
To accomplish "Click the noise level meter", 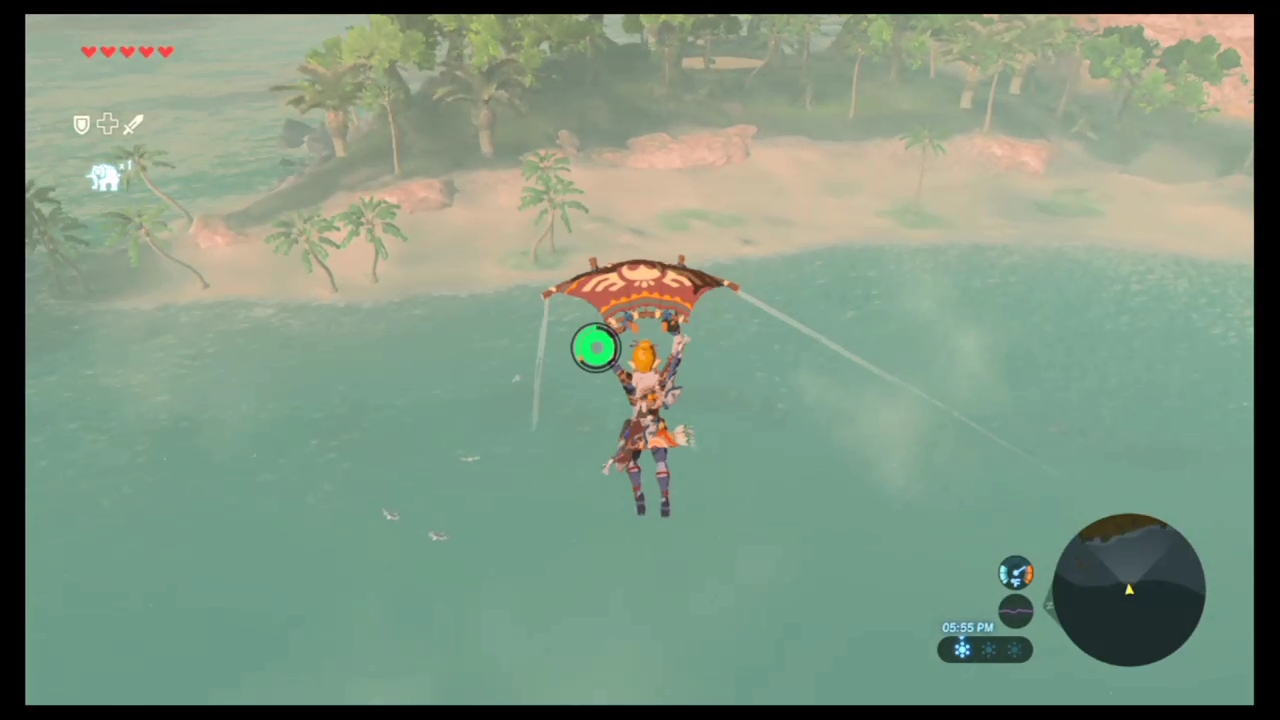I will (x=1015, y=610).
